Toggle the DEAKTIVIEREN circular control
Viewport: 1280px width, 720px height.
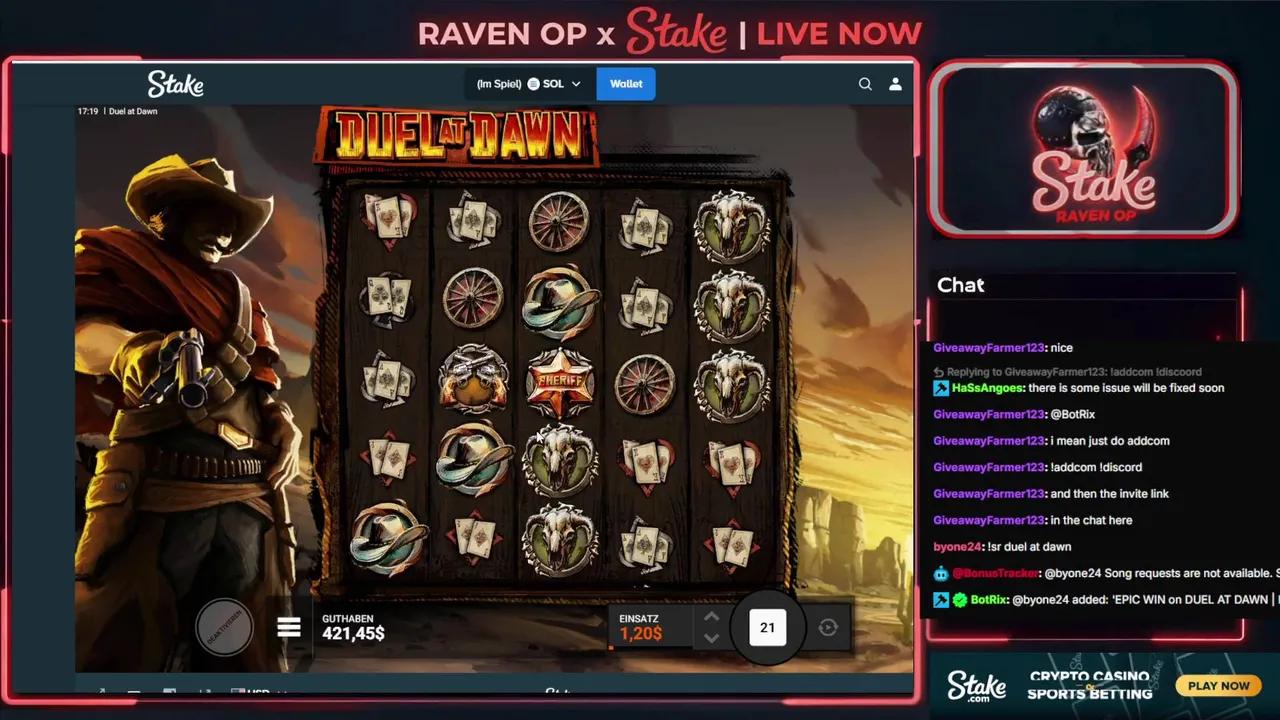coord(224,626)
